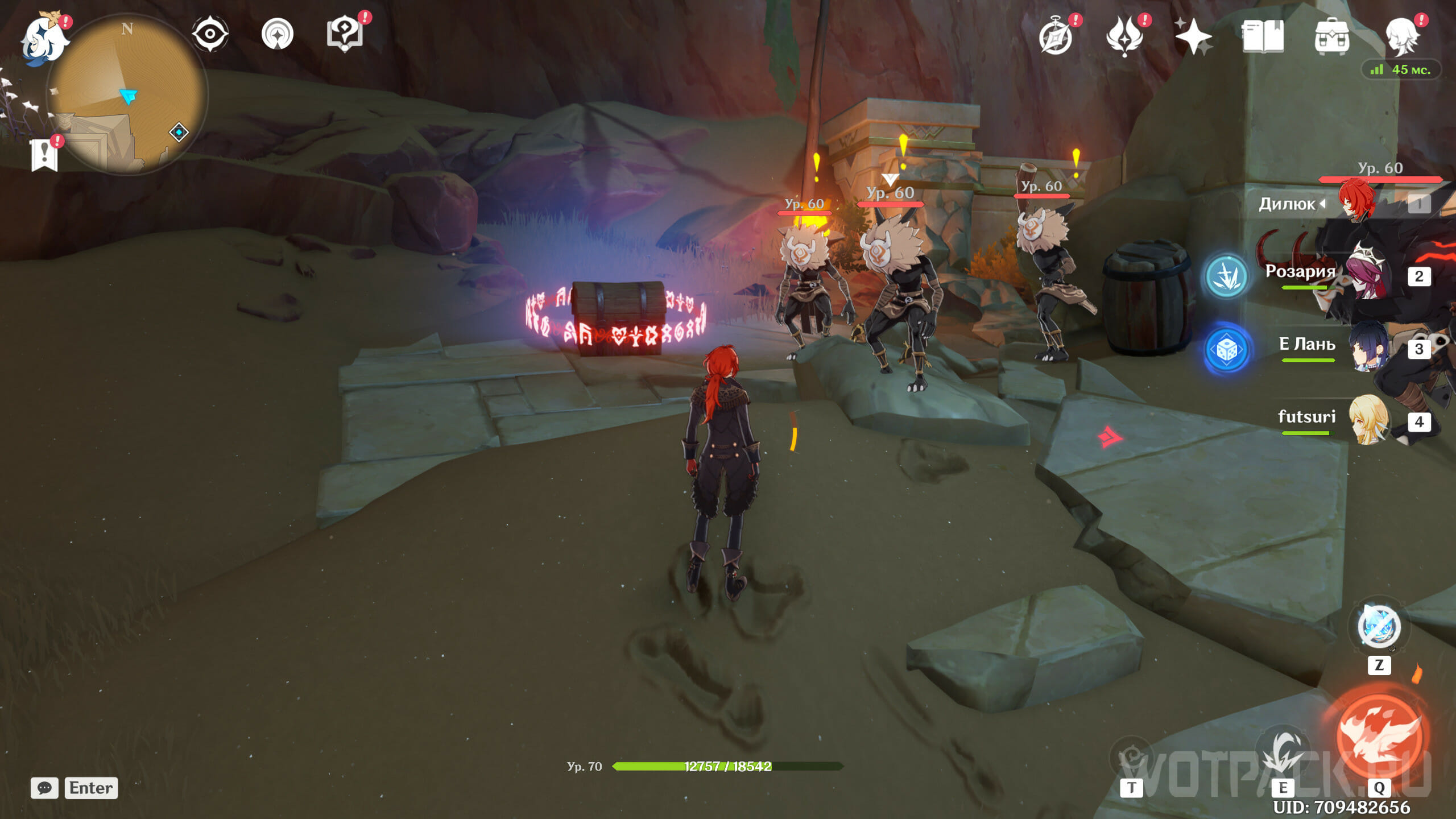Screen dimensions: 1456x819
Task: Open the Wish star icon
Action: tap(1193, 36)
